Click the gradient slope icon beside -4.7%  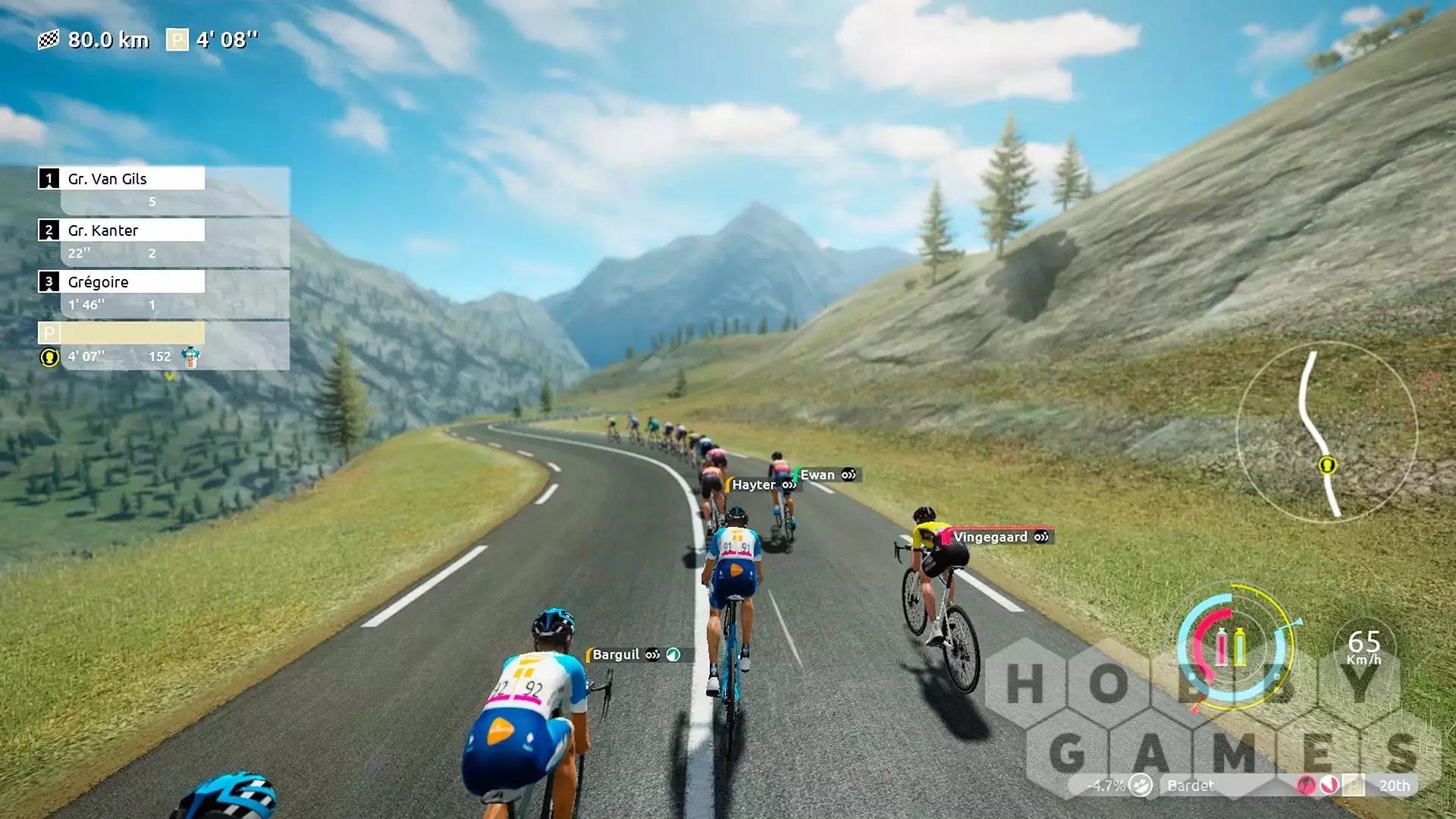pos(1140,786)
